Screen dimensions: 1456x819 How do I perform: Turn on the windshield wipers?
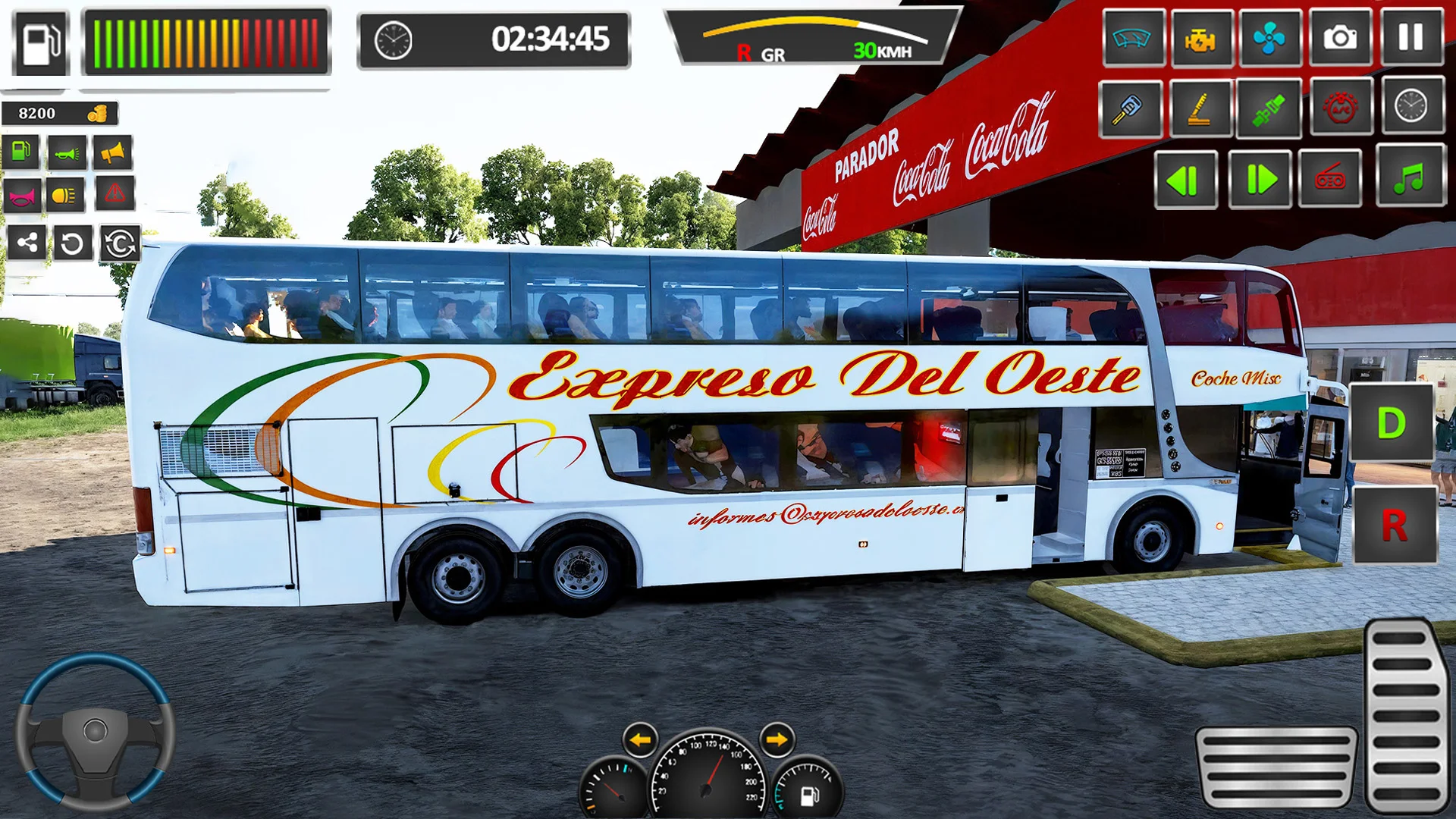tap(1132, 38)
